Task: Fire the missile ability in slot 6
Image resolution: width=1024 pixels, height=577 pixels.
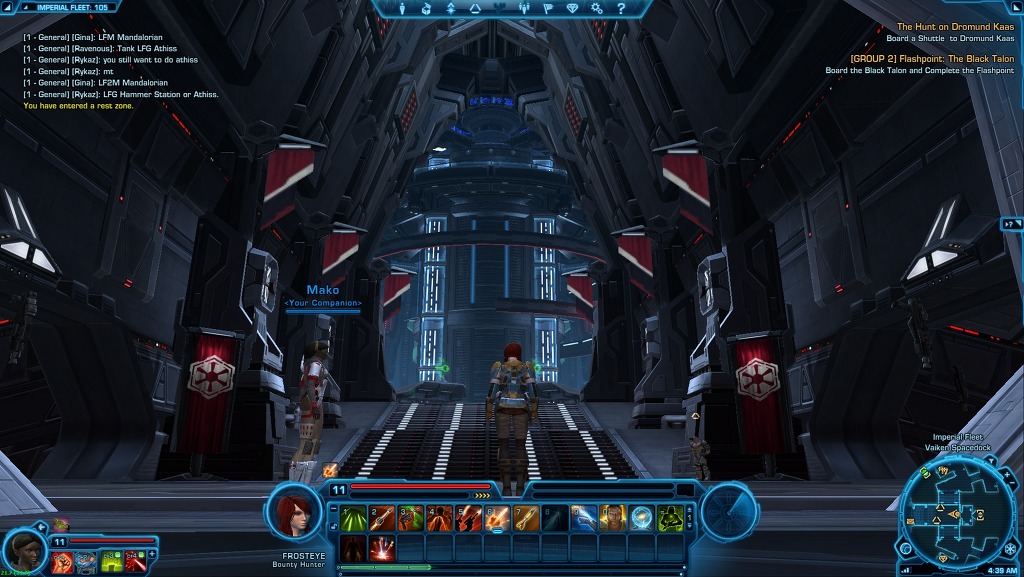Action: pos(497,518)
